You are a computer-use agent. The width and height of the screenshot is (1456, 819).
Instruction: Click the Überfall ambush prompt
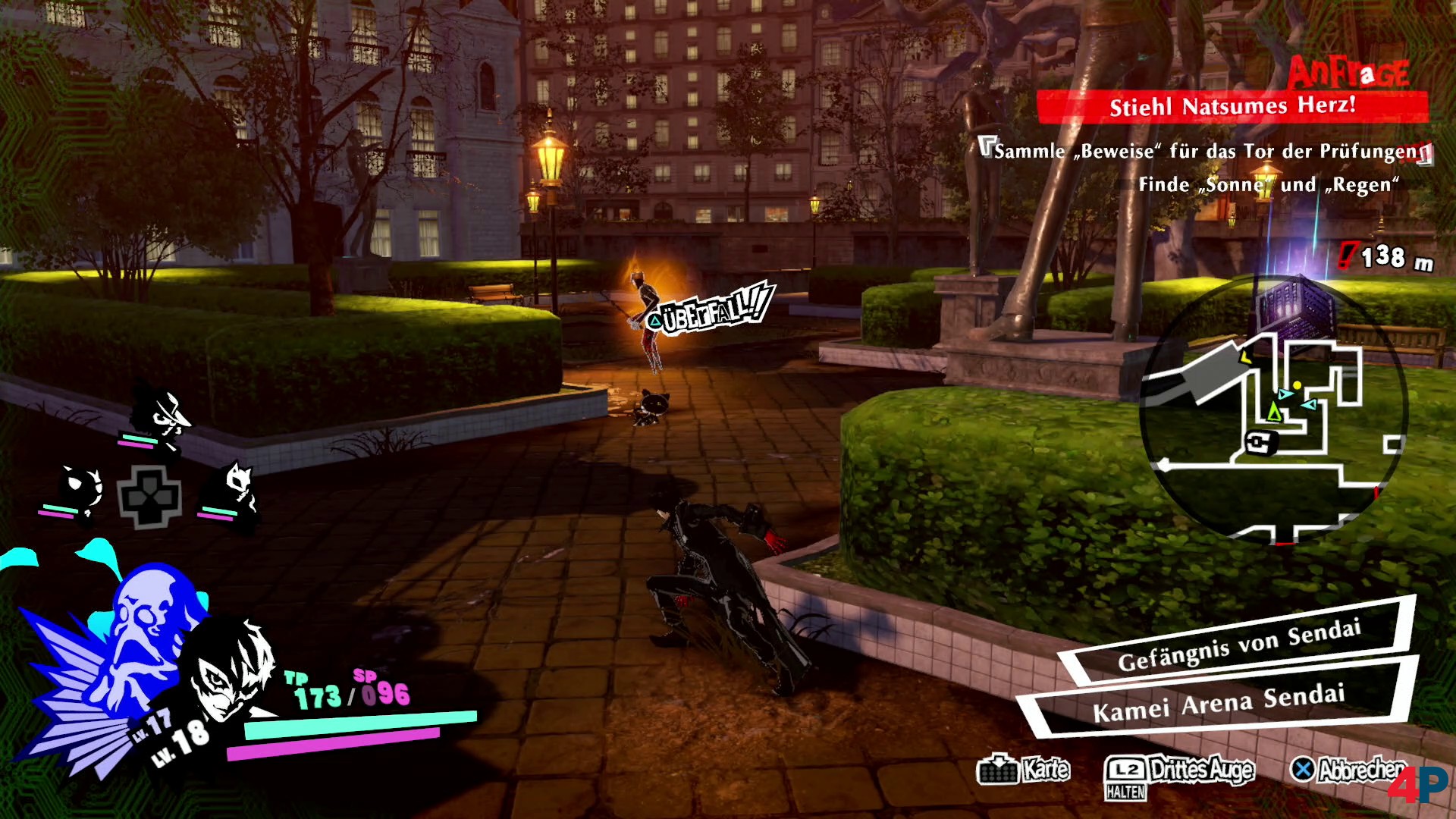click(x=711, y=311)
